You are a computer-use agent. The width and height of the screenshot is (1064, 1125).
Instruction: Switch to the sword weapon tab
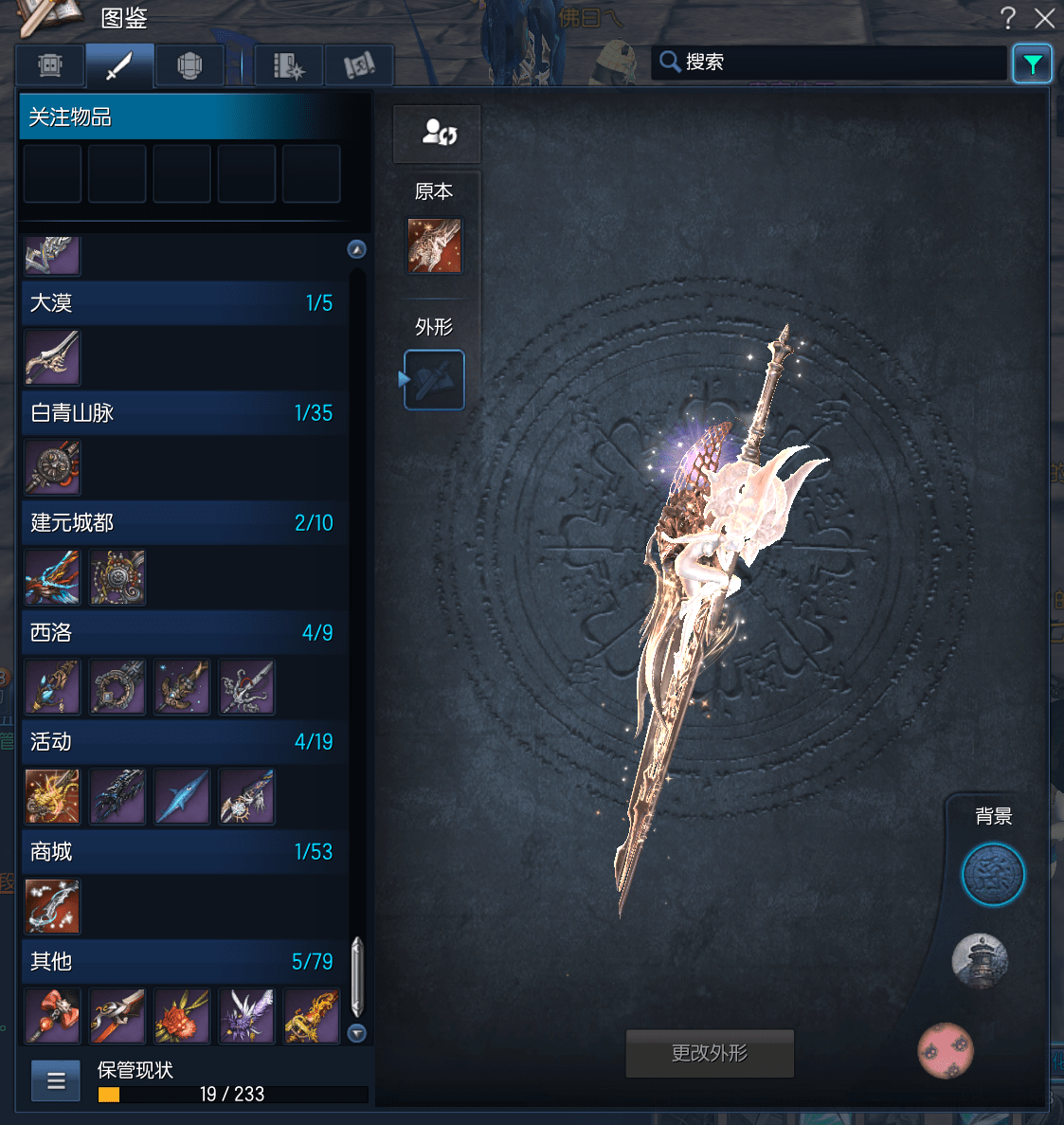119,66
